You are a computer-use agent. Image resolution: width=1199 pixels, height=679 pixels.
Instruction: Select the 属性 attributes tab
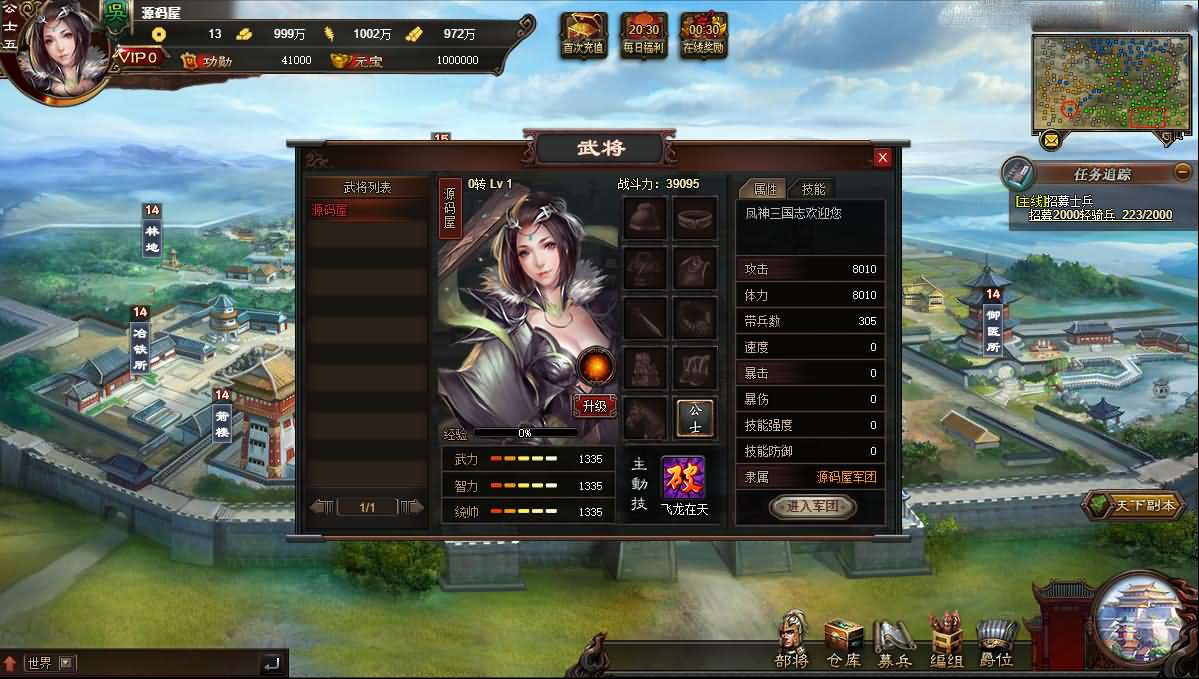[764, 189]
